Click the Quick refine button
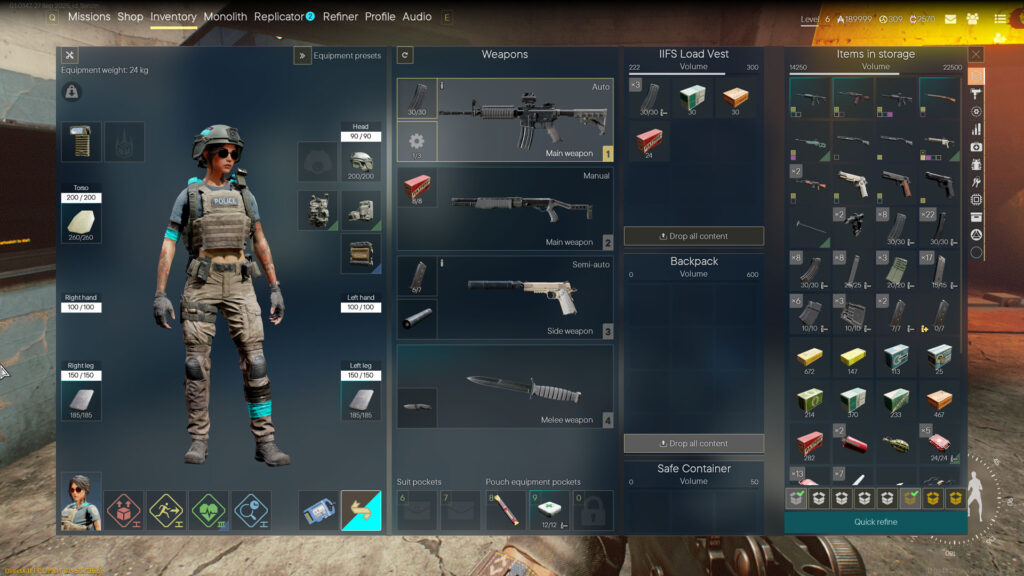This screenshot has width=1024, height=576. pos(875,522)
